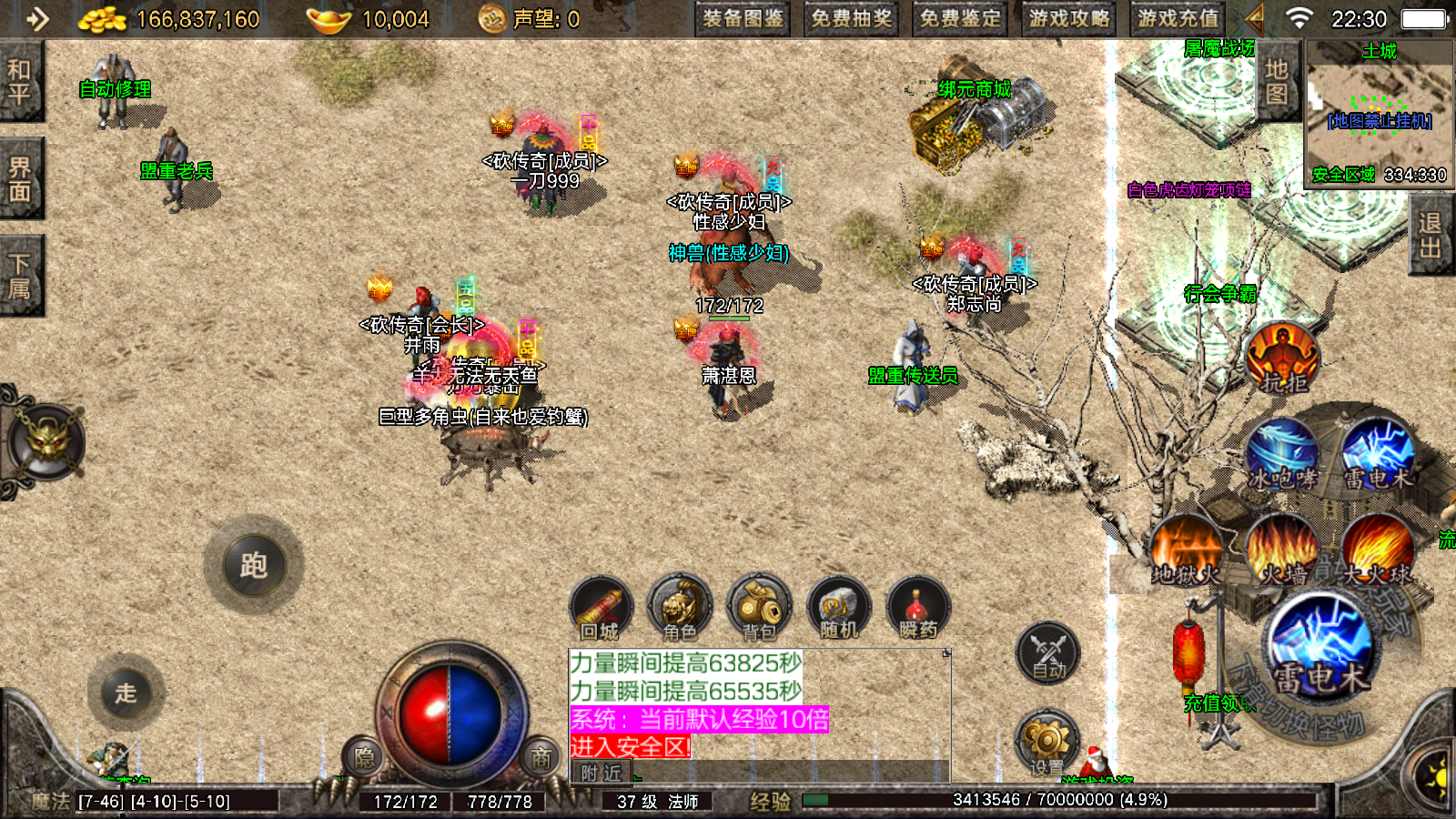Switch movement to 跑 run mode

click(x=254, y=566)
